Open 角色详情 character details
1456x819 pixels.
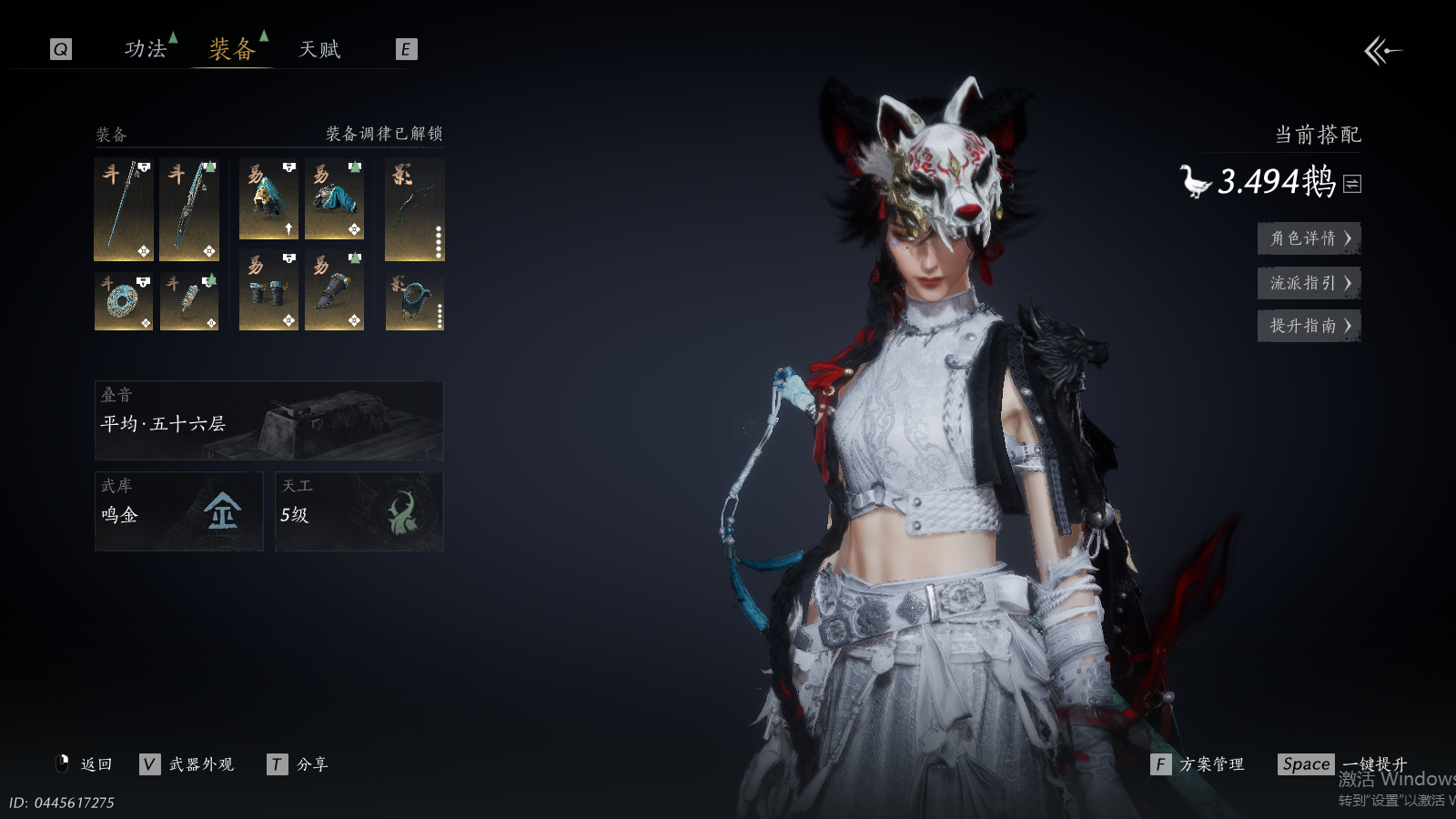point(1309,238)
